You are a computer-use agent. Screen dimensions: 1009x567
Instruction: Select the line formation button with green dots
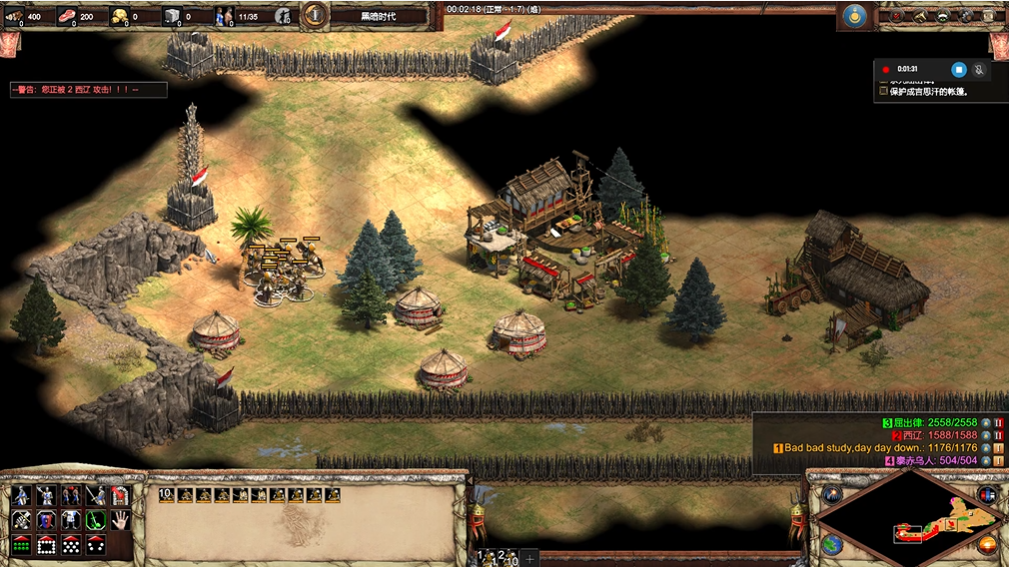point(21,545)
